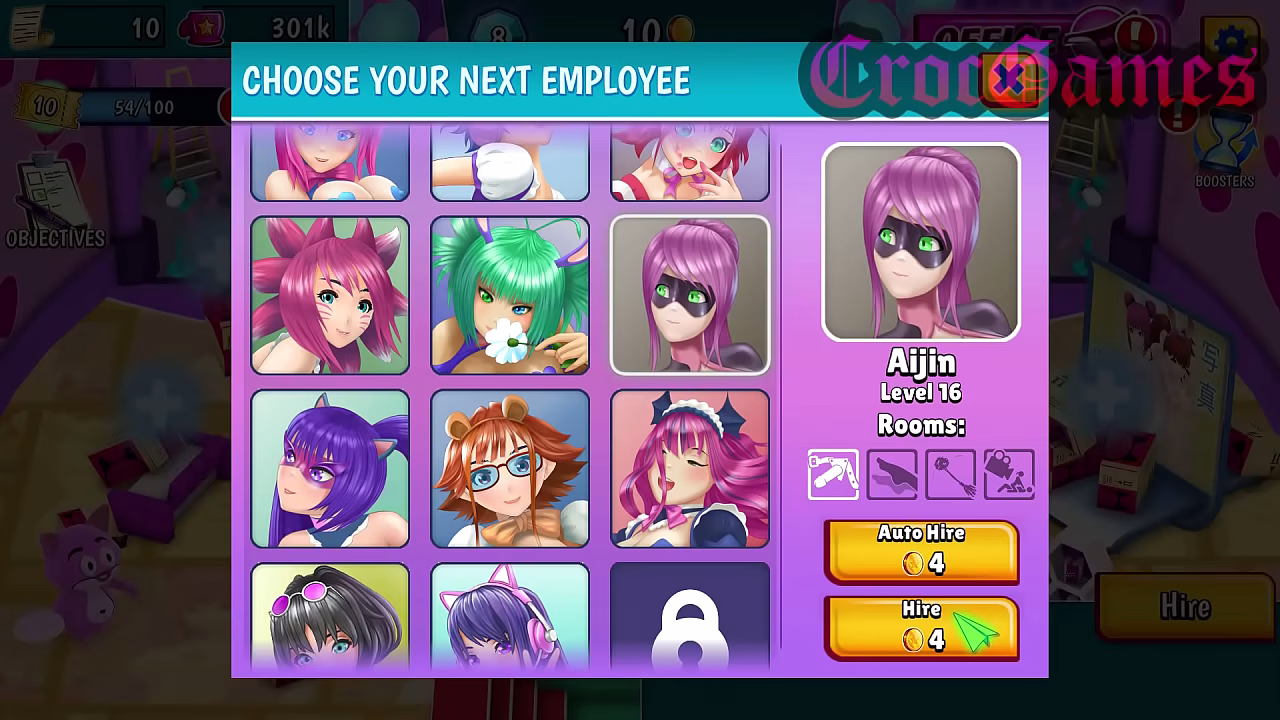This screenshot has width=1280, height=720.
Task: Select the machine room icon under Rooms
Action: coord(833,474)
